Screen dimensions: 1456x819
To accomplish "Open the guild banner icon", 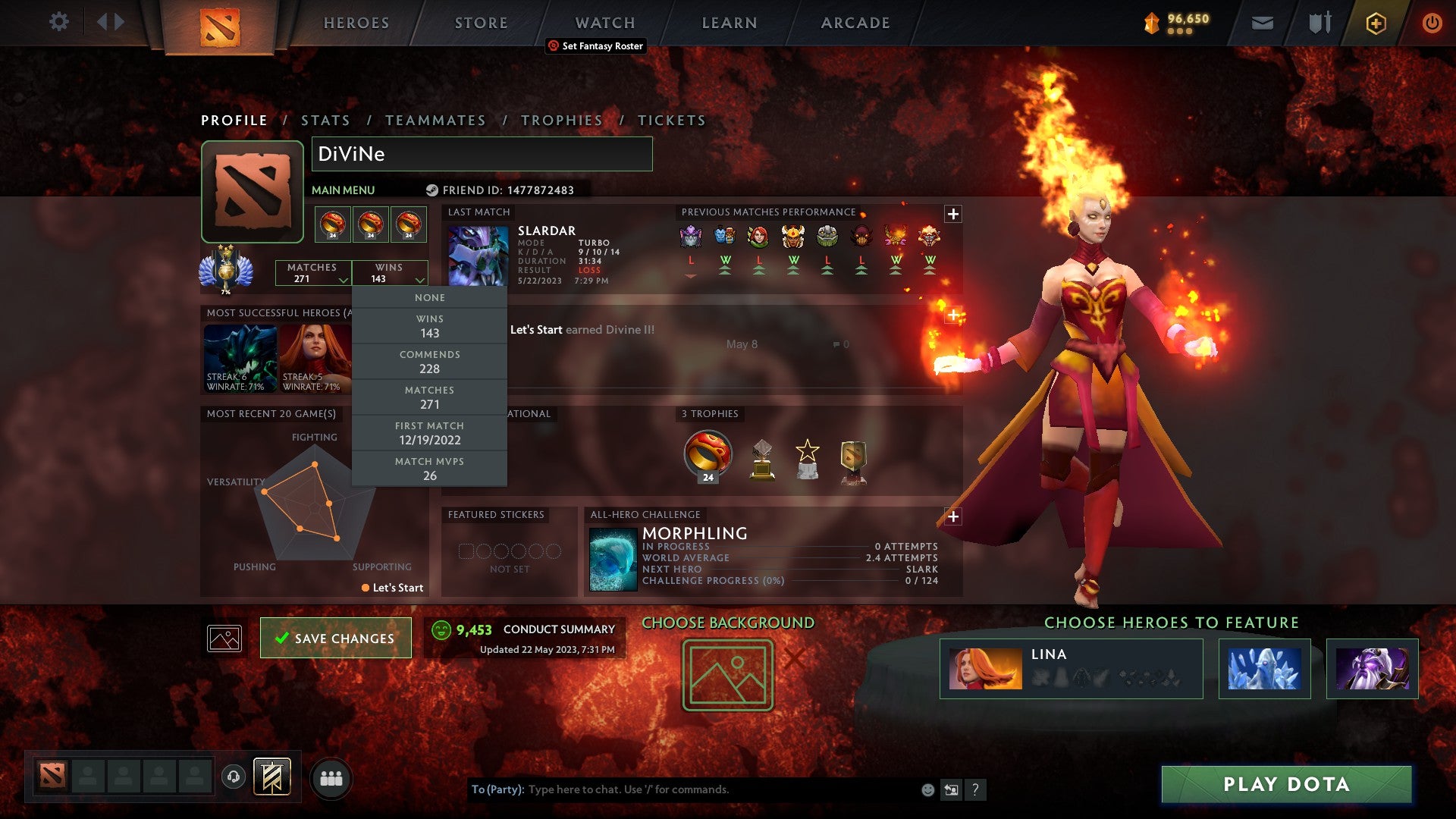I will [273, 775].
